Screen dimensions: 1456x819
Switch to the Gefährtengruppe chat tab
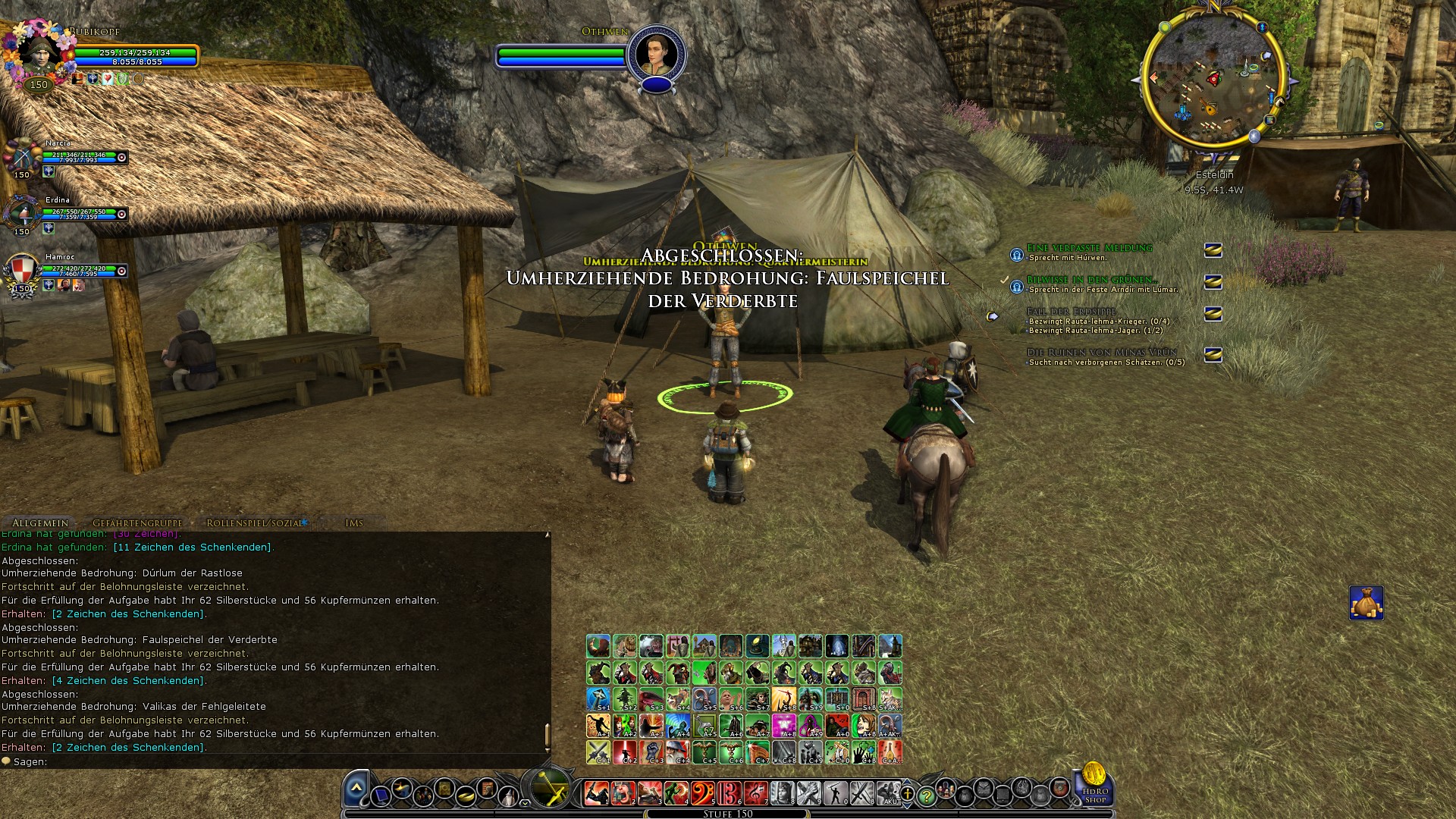137,522
